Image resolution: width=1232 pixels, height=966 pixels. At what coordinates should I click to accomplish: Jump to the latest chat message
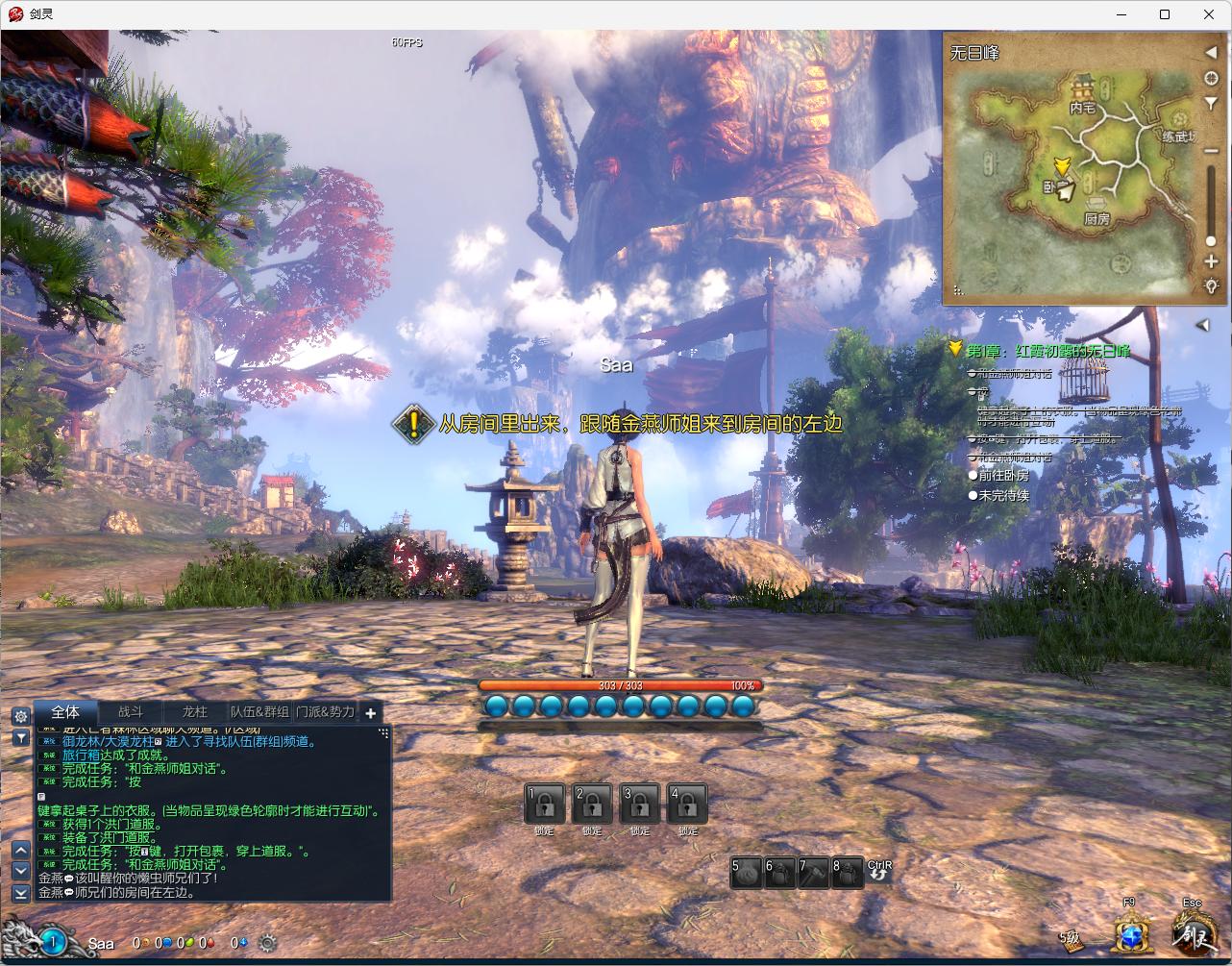[x=20, y=893]
